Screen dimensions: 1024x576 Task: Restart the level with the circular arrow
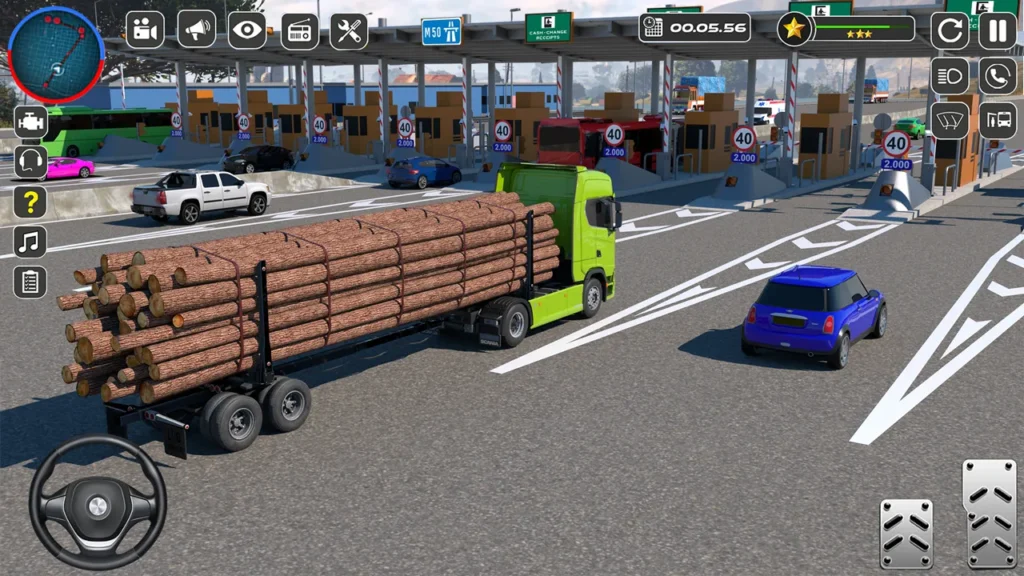[949, 30]
